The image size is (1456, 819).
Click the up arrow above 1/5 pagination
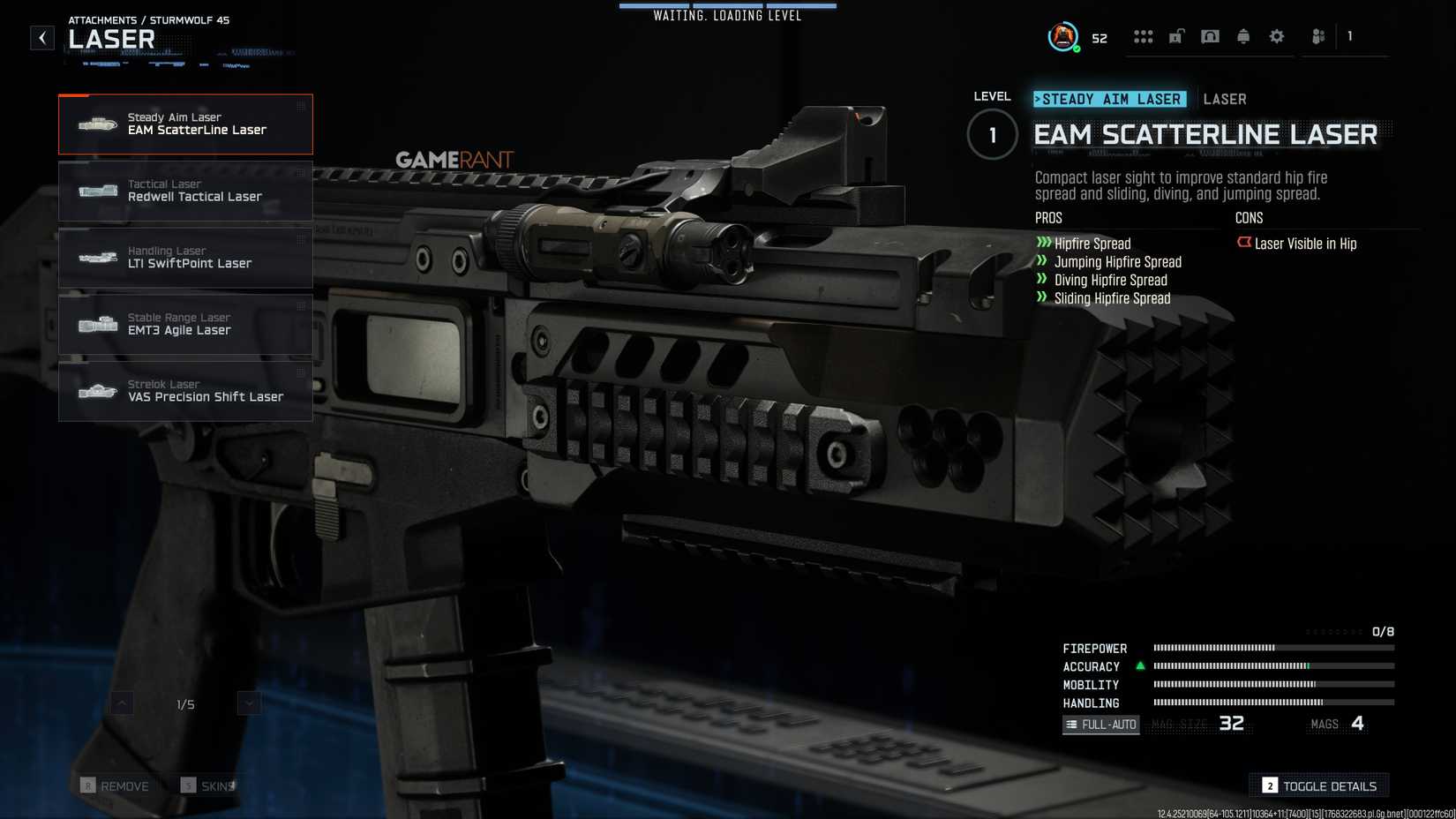pos(122,703)
